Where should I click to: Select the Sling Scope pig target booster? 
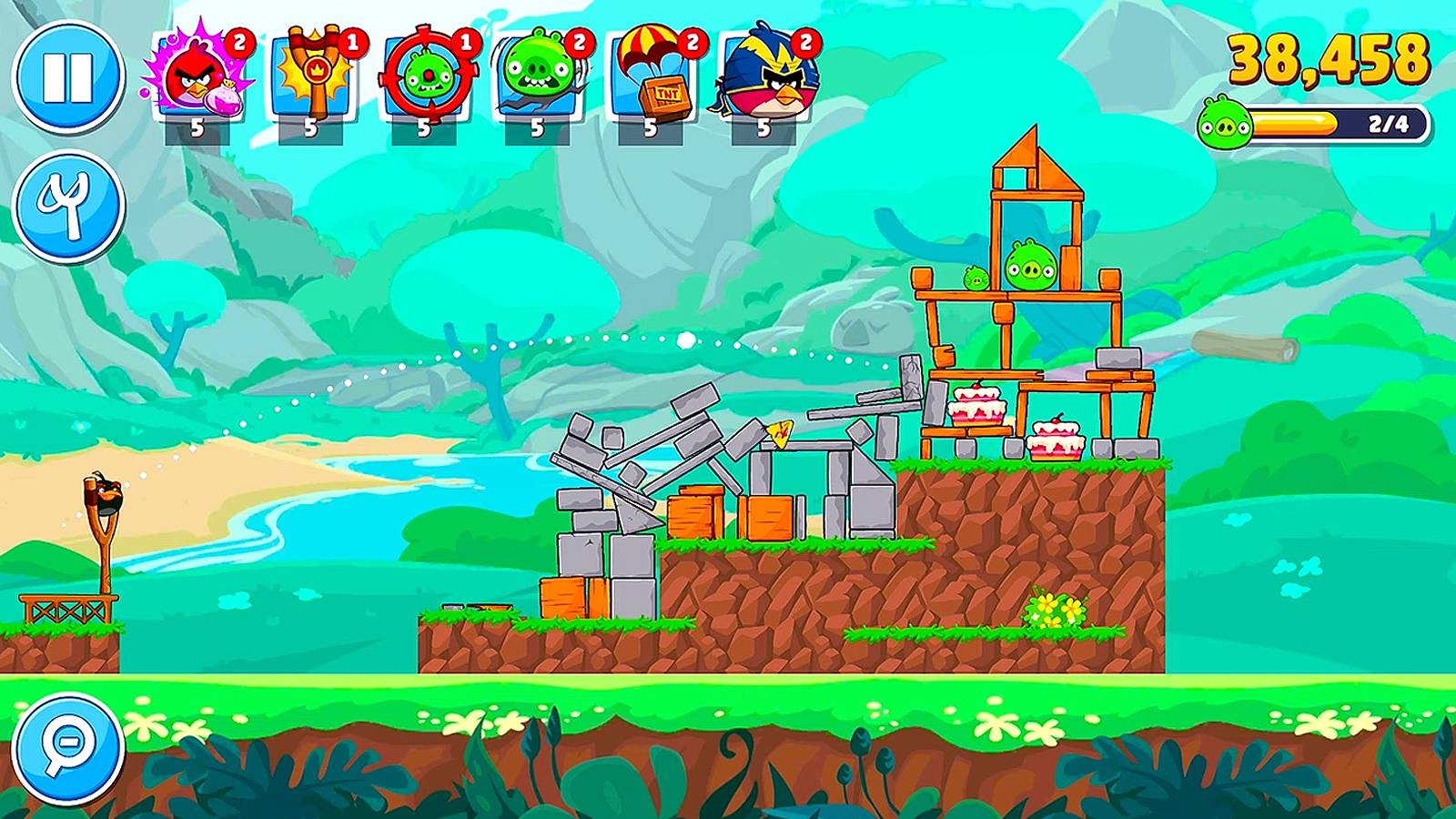click(426, 77)
